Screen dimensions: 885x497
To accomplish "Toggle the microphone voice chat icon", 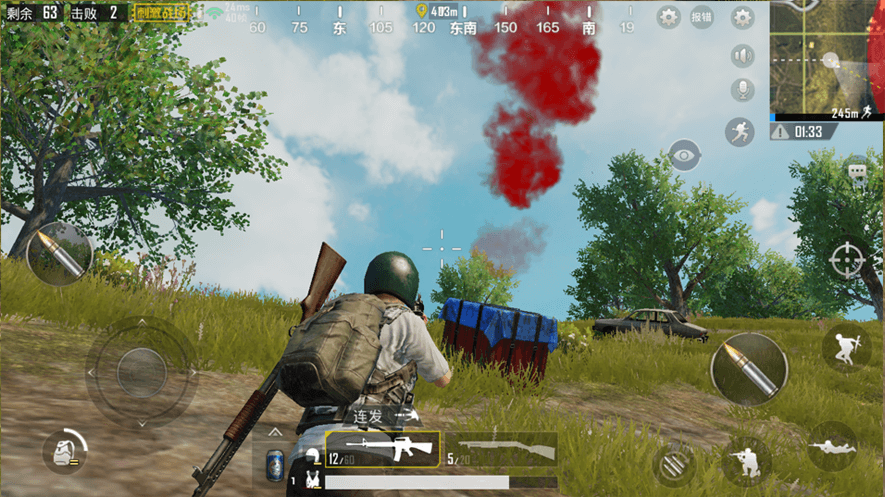I will pos(742,90).
